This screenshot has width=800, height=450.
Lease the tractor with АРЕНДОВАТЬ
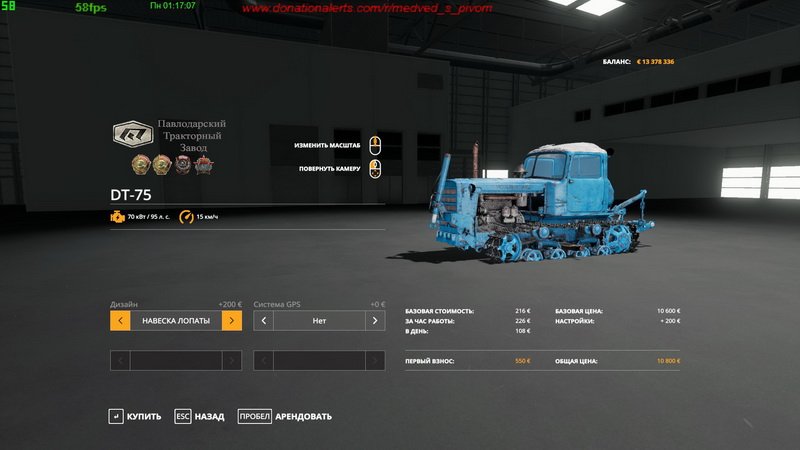(285, 416)
